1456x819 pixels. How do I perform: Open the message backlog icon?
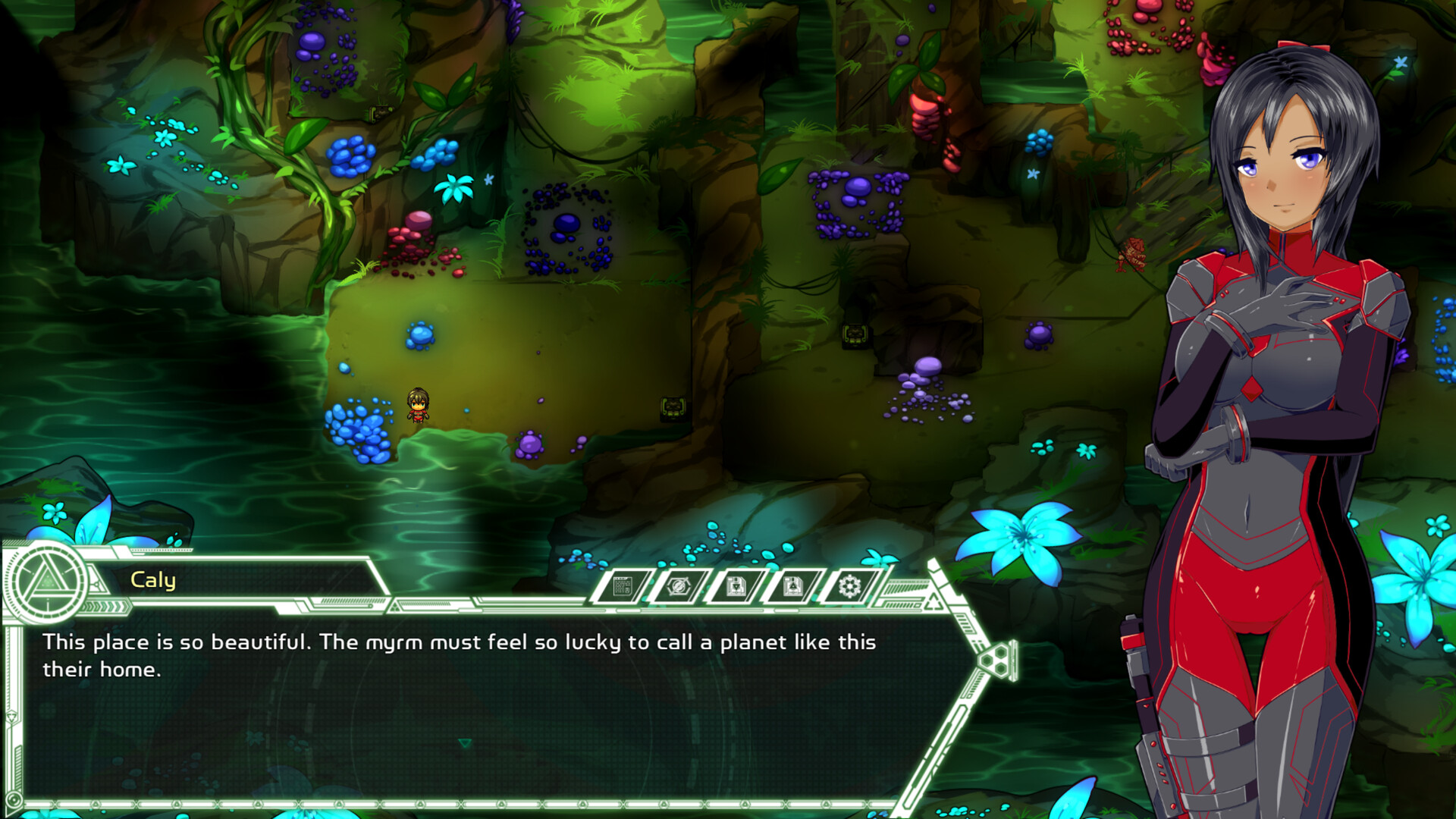(622, 588)
